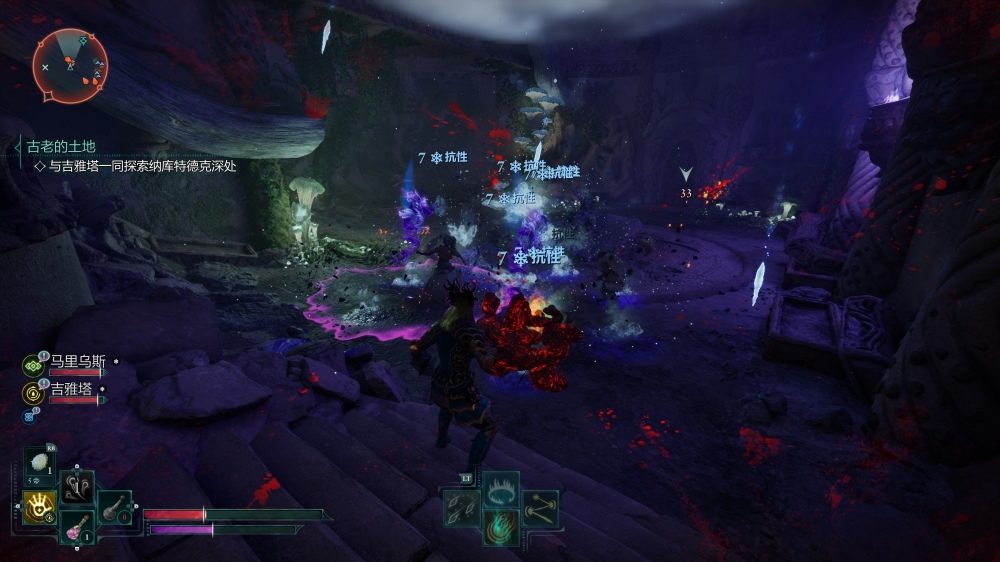Open the circular minimap
Image resolution: width=1000 pixels, height=562 pixels.
click(x=69, y=66)
